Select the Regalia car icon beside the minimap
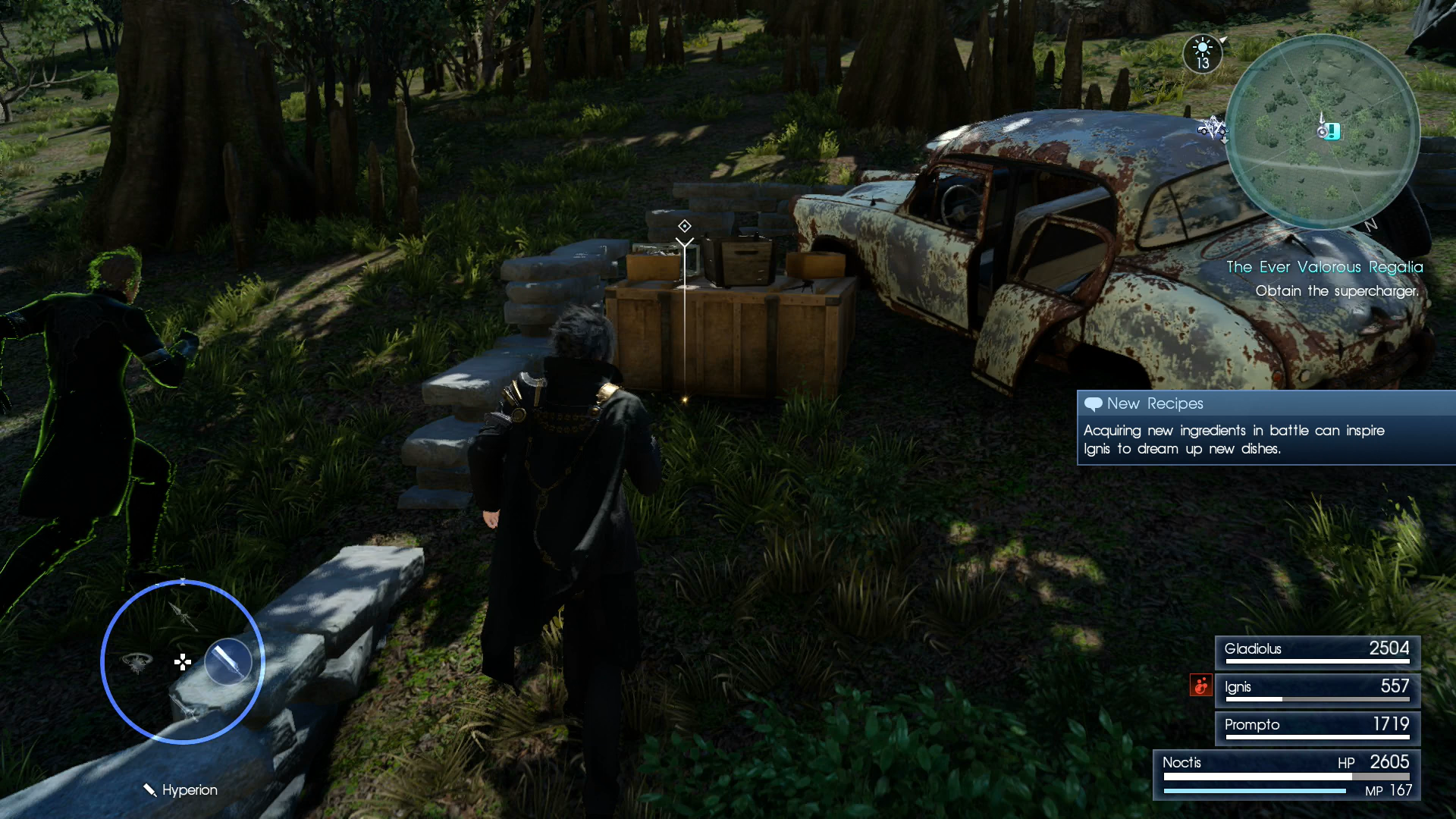Image resolution: width=1456 pixels, height=819 pixels. click(1211, 127)
